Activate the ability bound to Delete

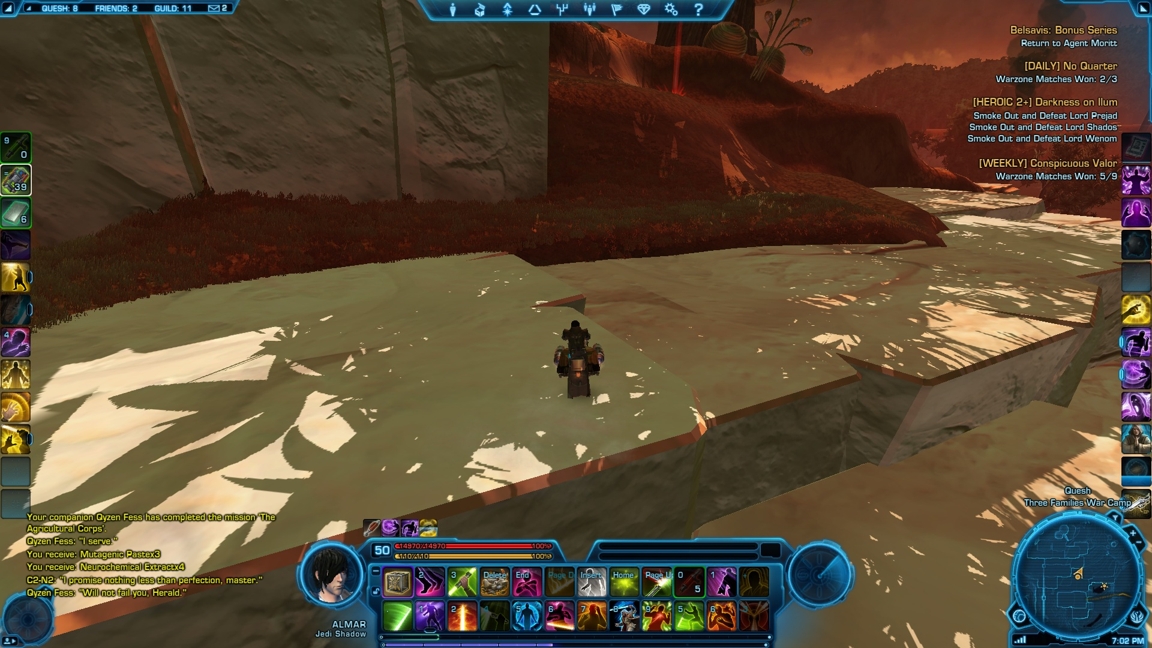[495, 582]
